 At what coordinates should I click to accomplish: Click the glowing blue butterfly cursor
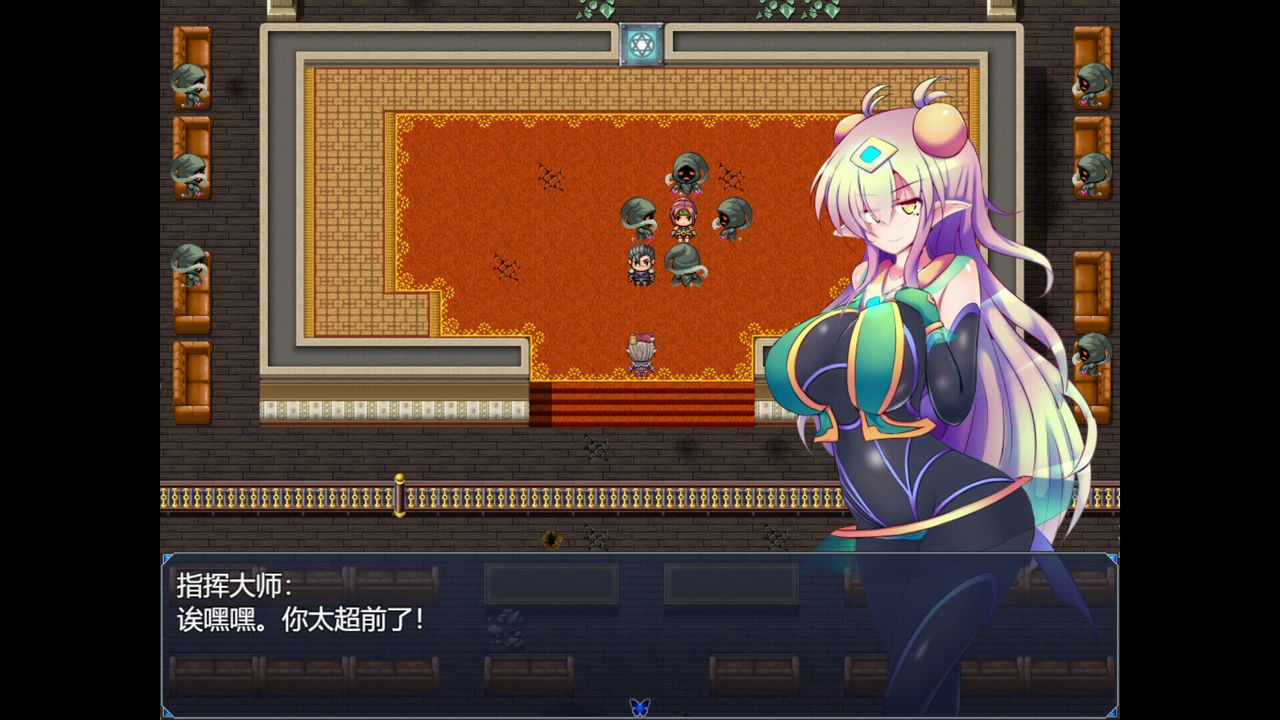[x=640, y=705]
